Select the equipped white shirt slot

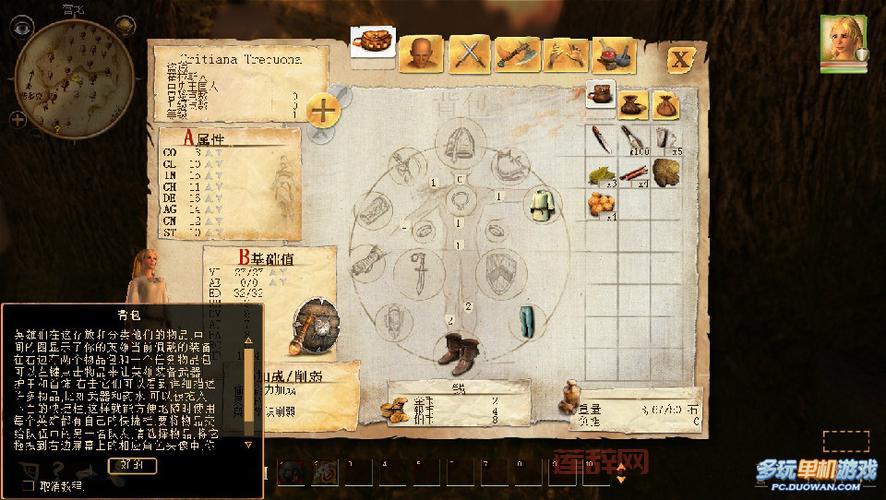pos(543,202)
